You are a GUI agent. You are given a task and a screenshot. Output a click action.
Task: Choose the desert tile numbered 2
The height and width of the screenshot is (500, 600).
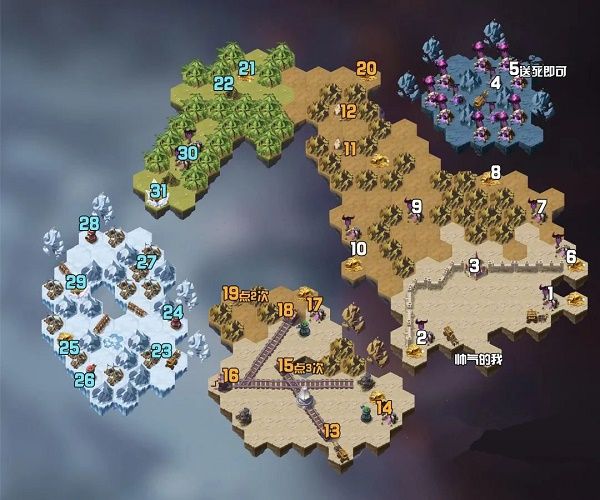tap(421, 338)
